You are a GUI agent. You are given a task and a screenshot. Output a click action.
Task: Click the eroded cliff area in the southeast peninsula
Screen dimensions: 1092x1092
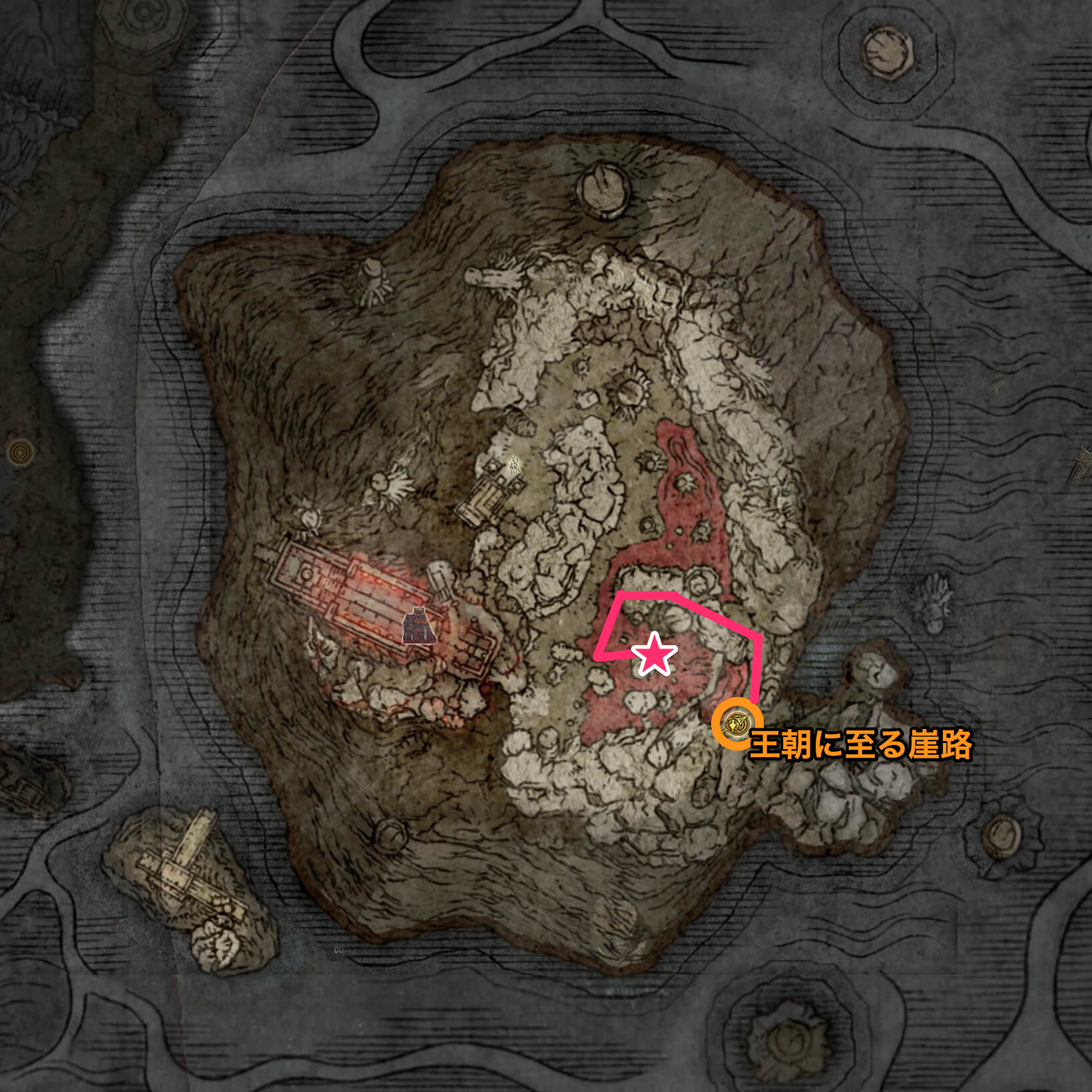(x=852, y=812)
